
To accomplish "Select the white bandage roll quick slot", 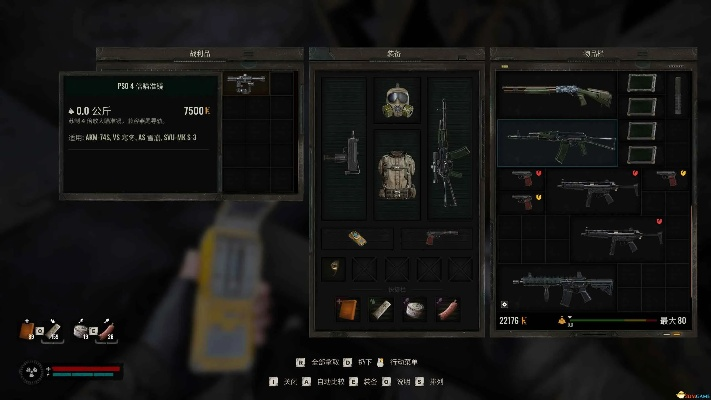I will [414, 308].
